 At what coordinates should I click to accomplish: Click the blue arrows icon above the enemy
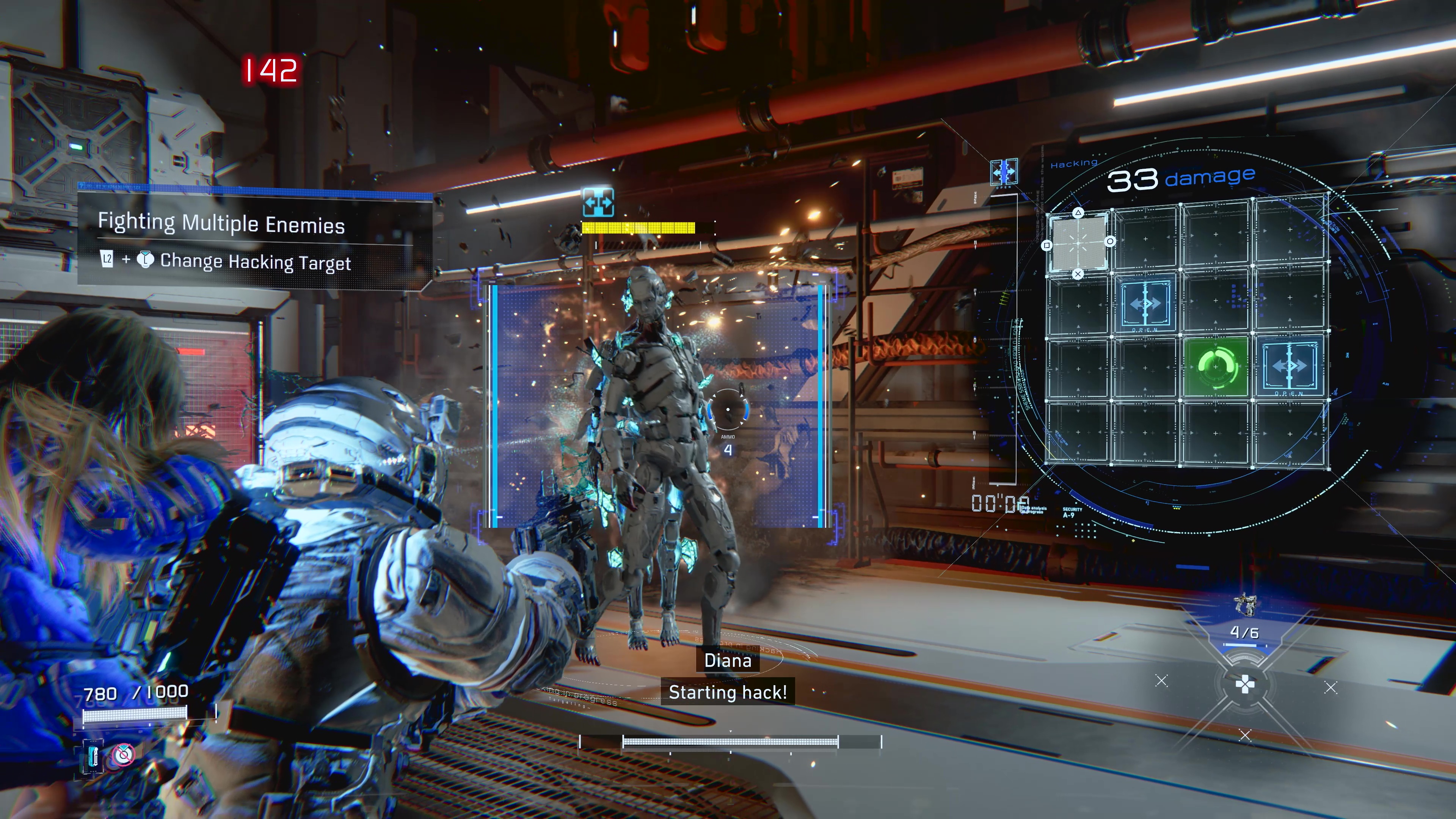[x=598, y=202]
